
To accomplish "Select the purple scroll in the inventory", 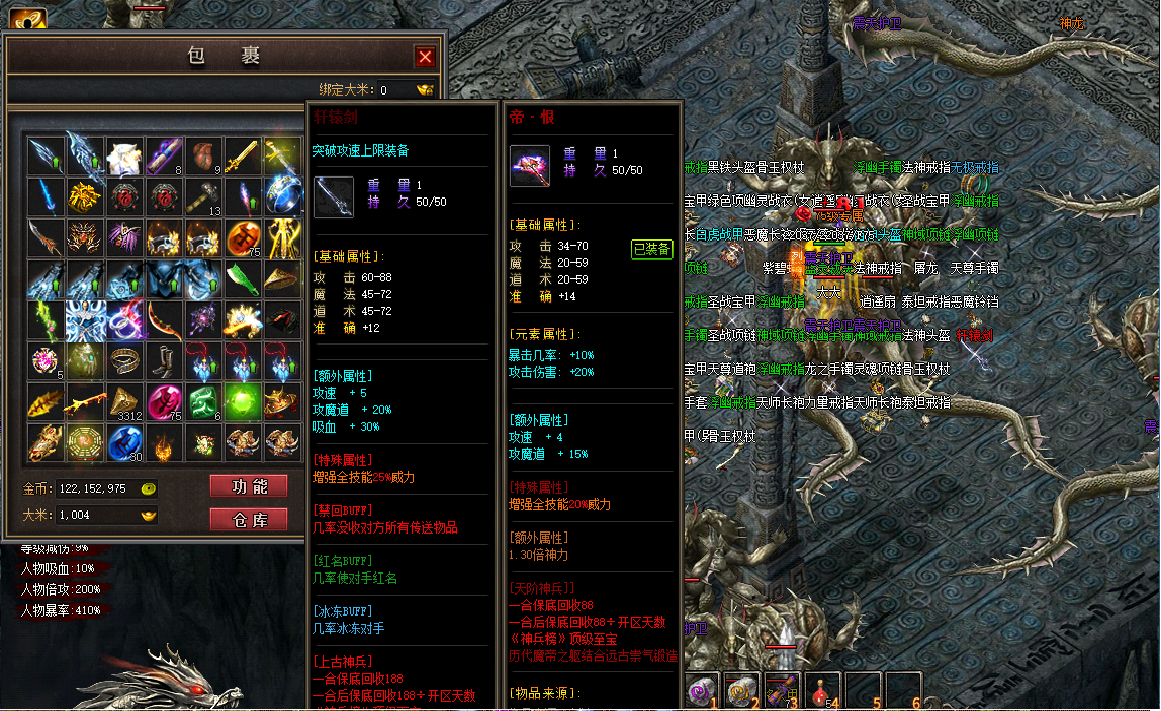I will (164, 155).
